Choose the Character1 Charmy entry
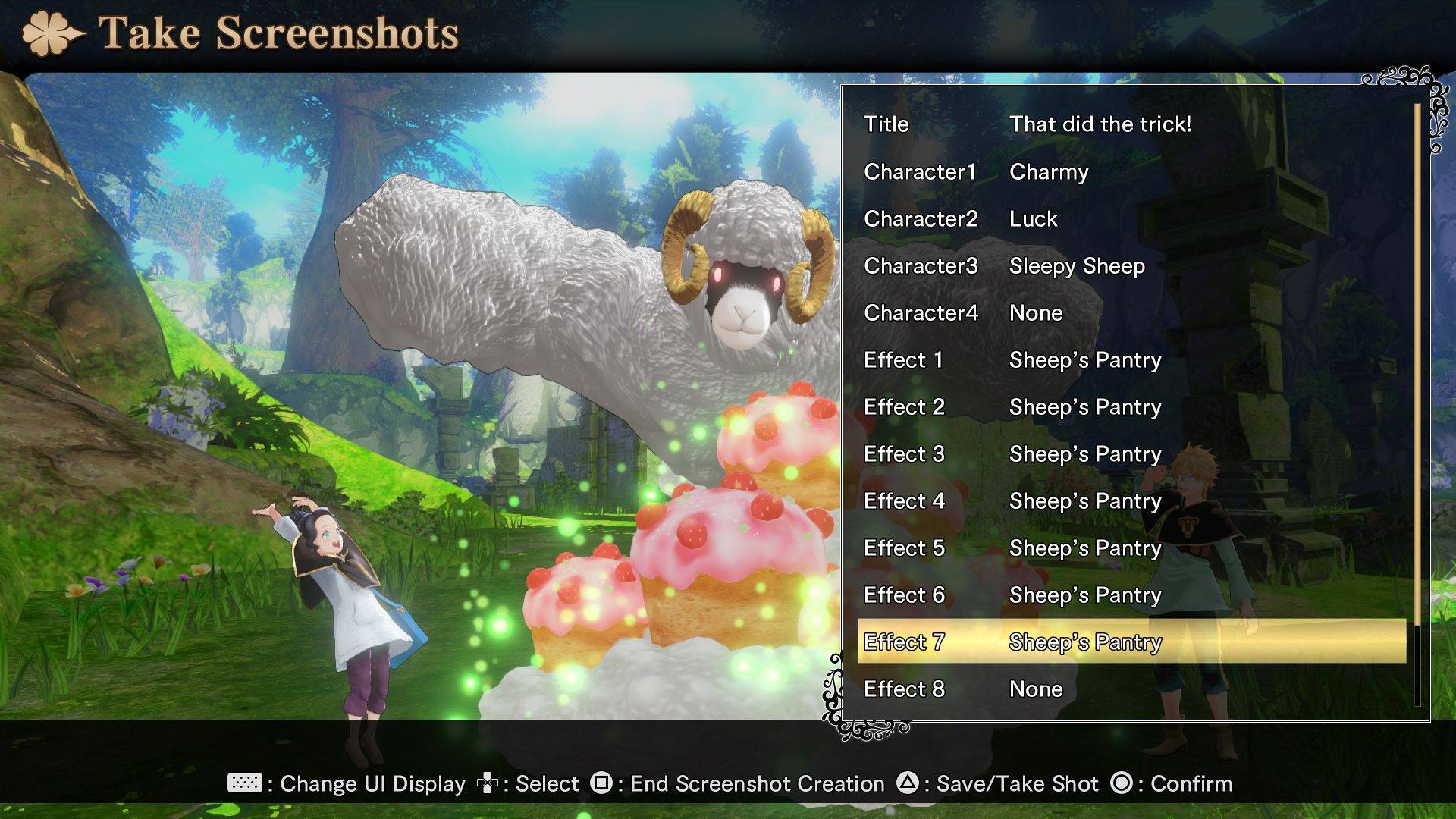The image size is (1456, 819). 1130,172
